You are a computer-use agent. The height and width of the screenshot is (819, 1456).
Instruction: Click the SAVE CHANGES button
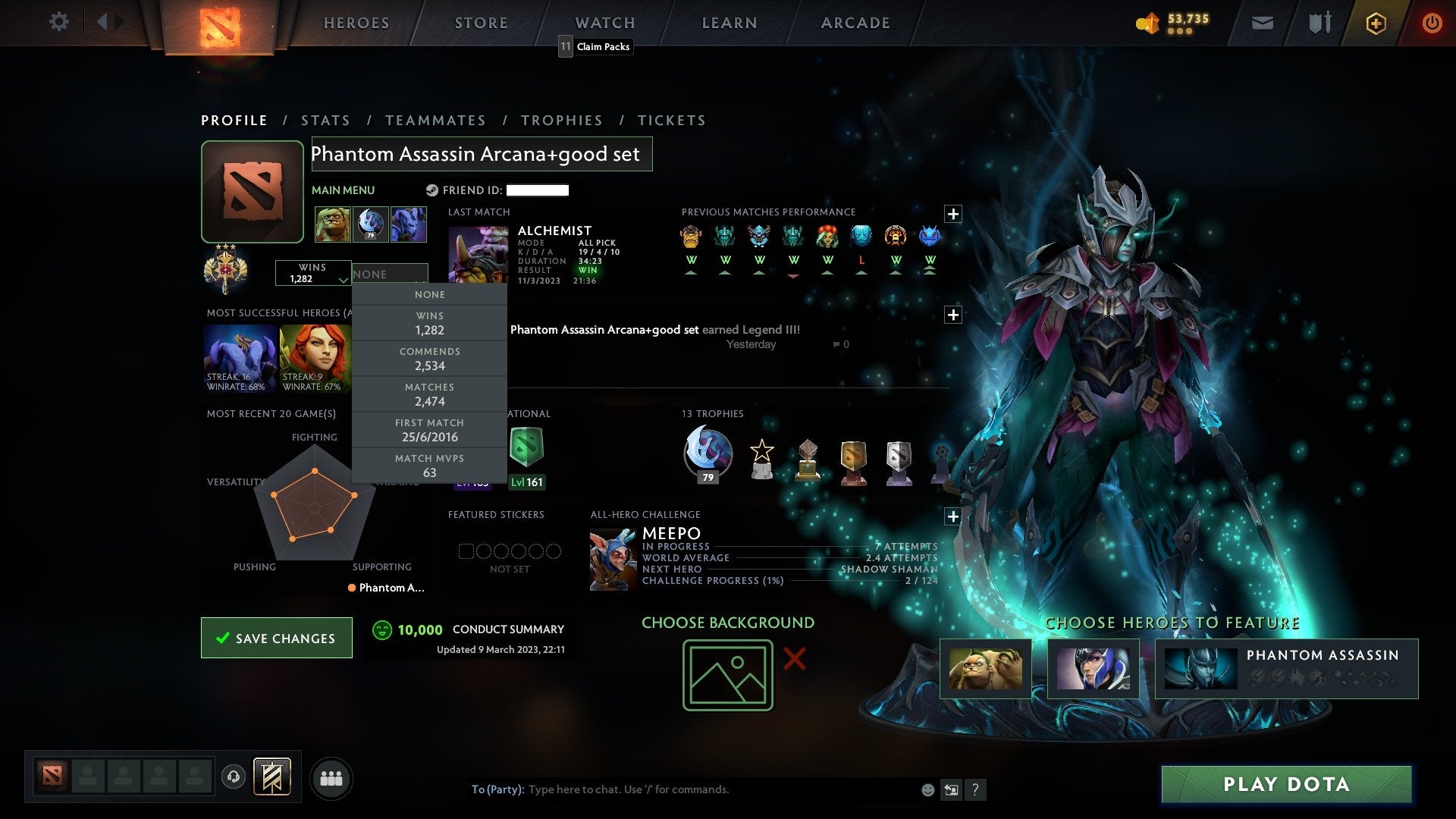coord(276,638)
